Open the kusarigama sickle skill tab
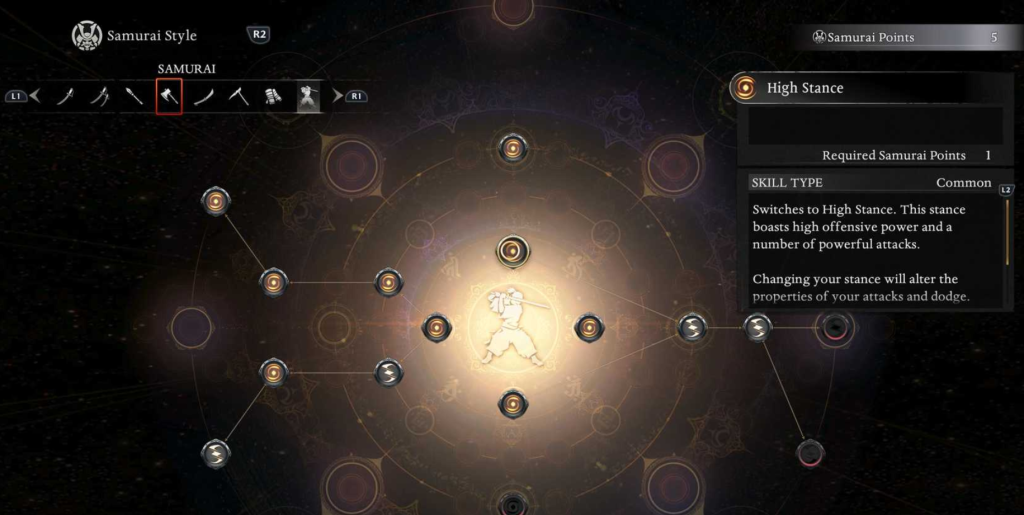The width and height of the screenshot is (1024, 515). pyautogui.click(x=238, y=97)
